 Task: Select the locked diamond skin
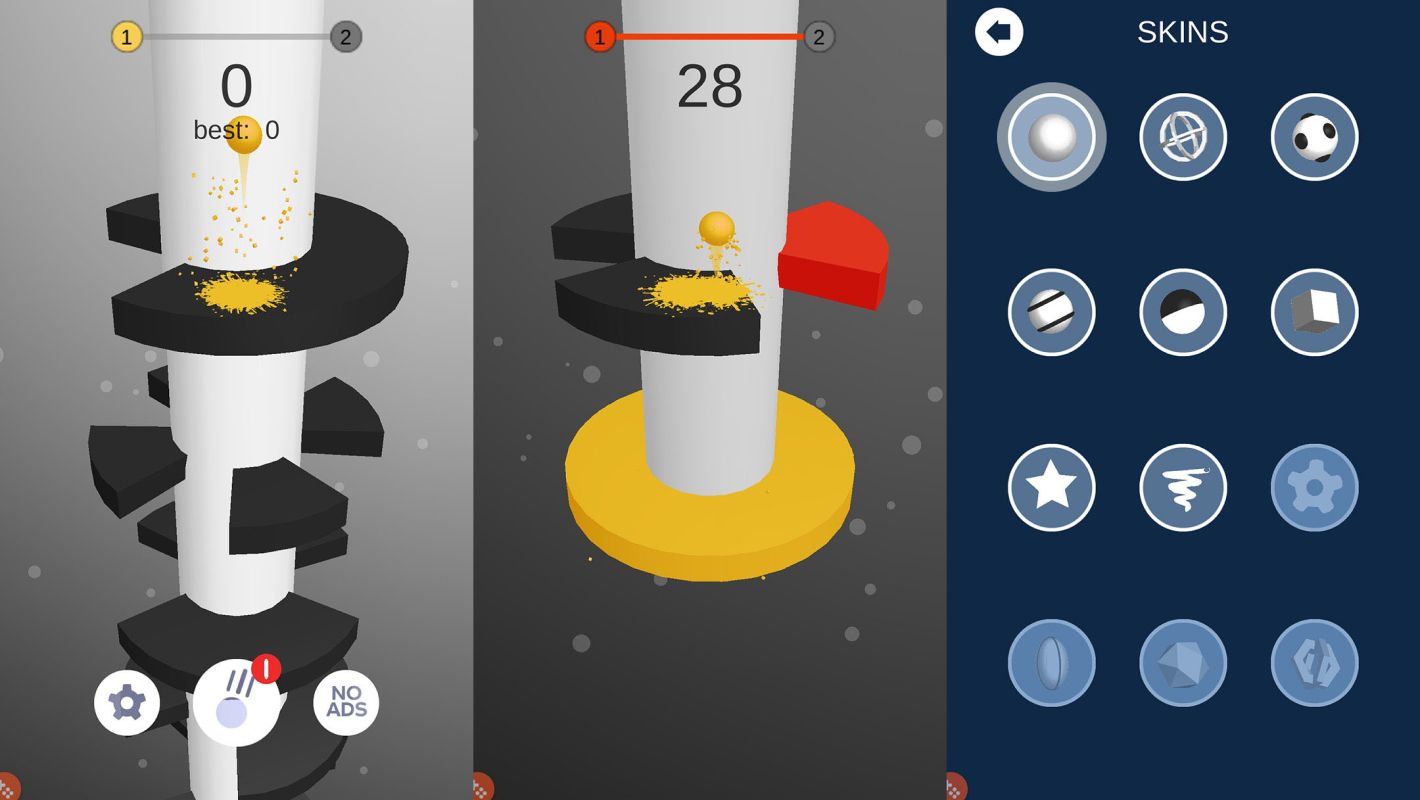click(1183, 663)
